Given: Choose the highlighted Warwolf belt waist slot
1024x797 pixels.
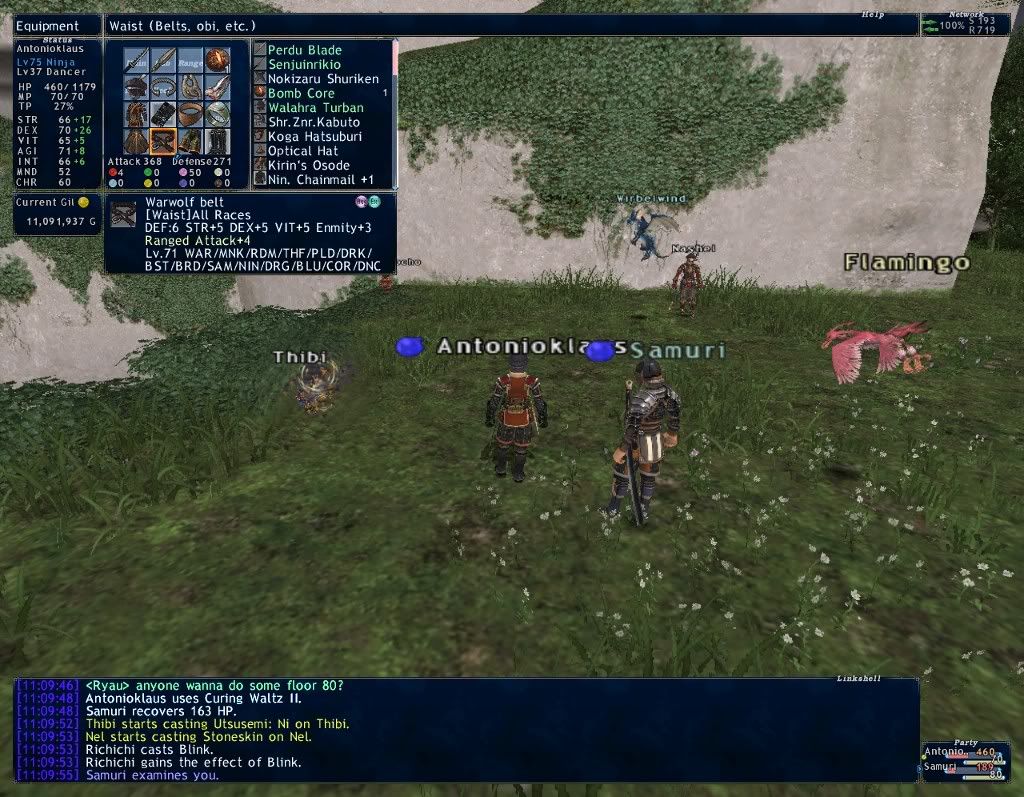Looking at the screenshot, I should pos(163,141).
